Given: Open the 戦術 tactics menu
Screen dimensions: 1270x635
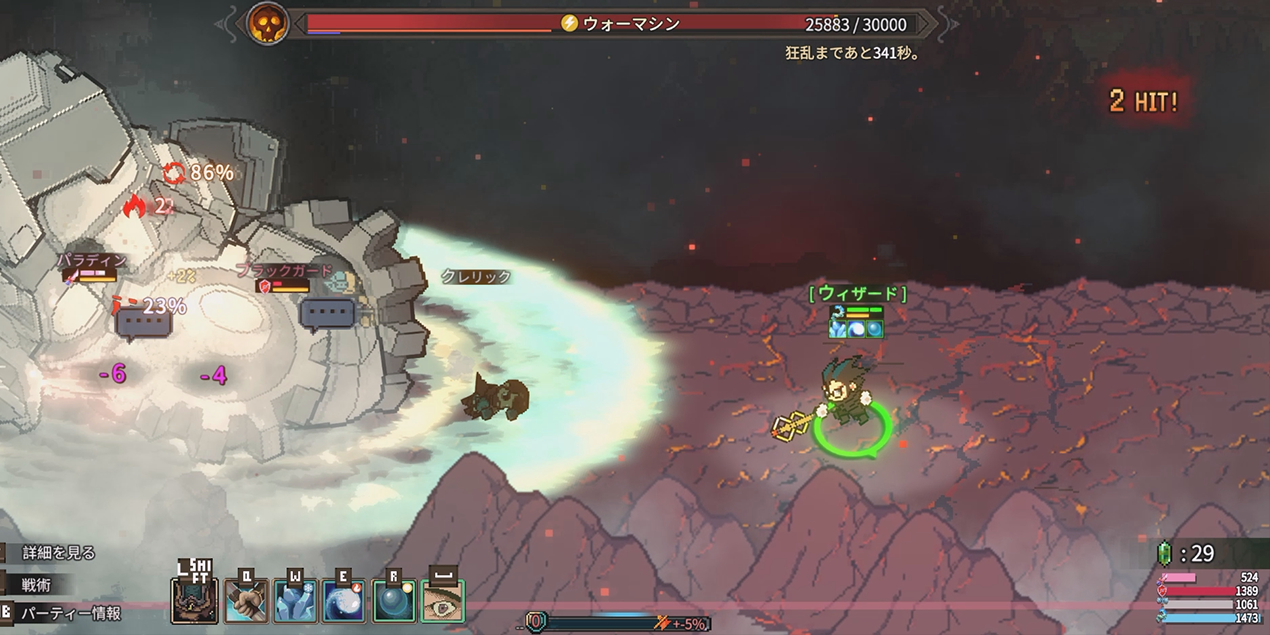Looking at the screenshot, I should [36, 584].
